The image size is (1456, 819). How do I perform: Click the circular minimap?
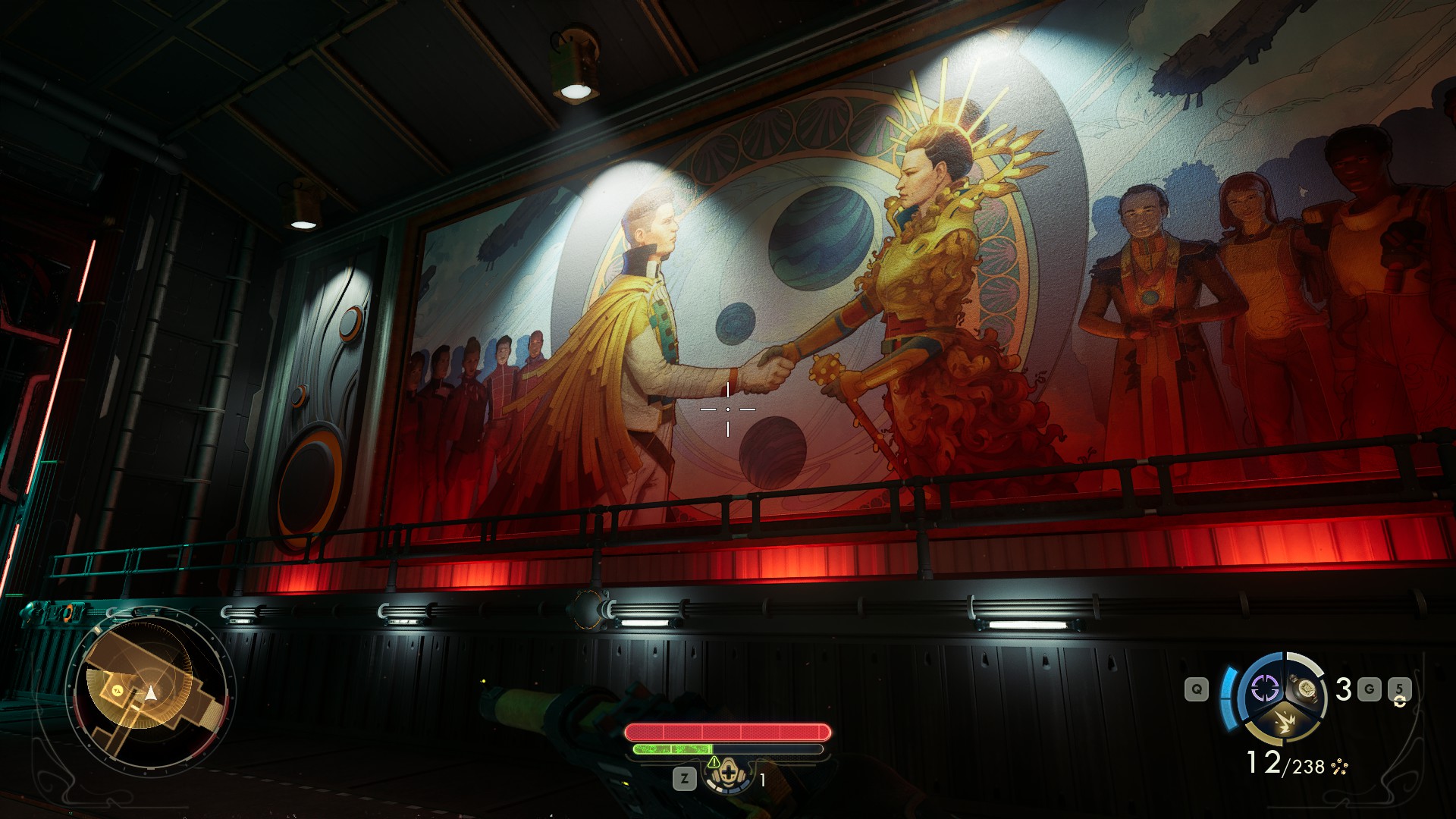pyautogui.click(x=150, y=692)
